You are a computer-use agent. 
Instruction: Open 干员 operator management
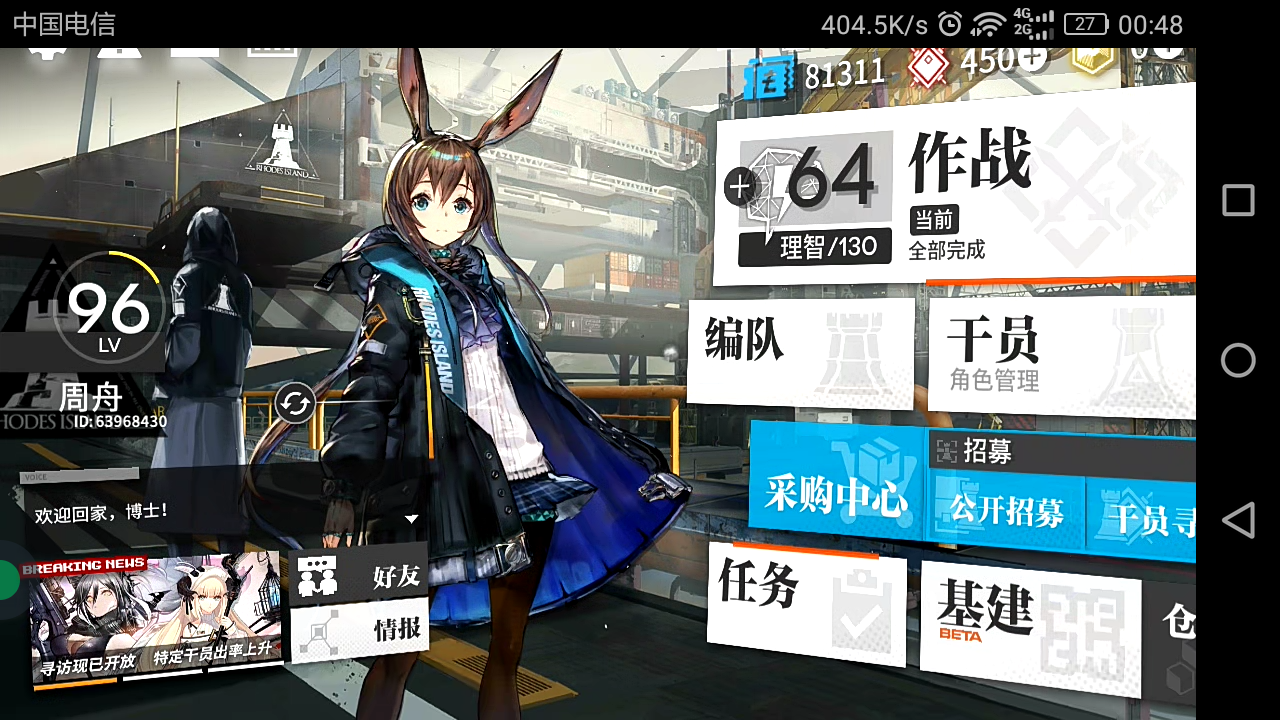coord(1060,355)
